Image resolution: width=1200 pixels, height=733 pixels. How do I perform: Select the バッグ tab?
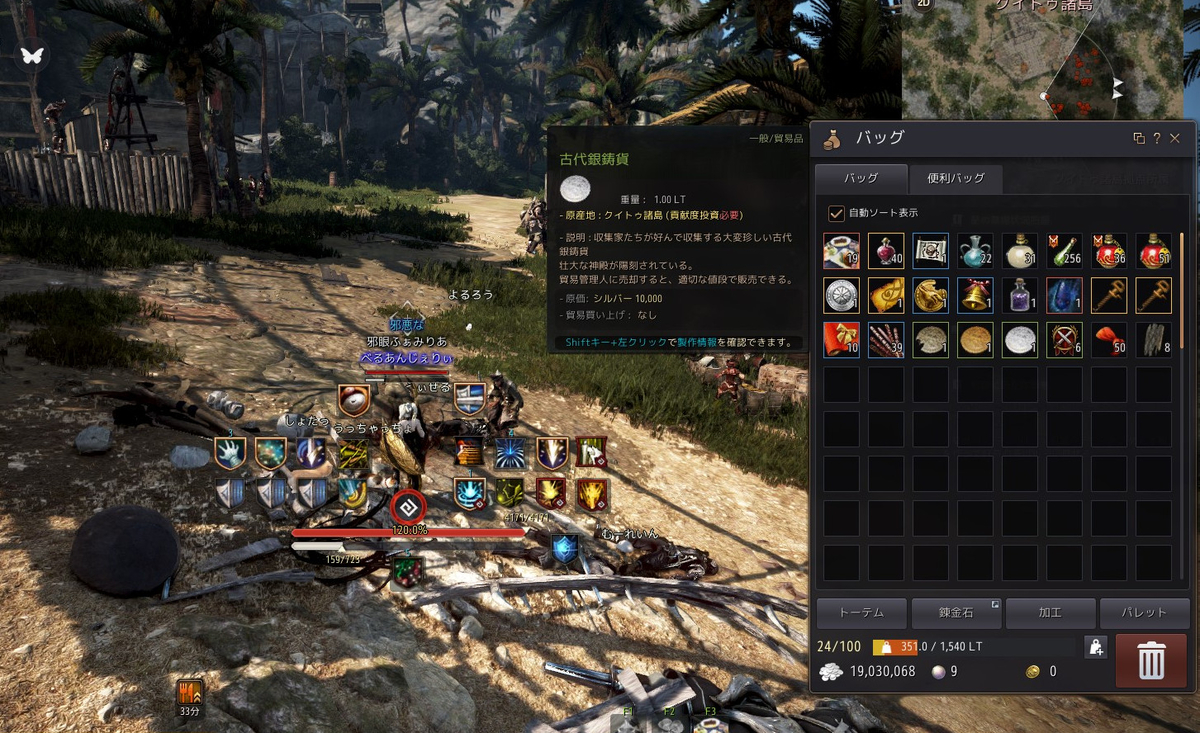tap(861, 178)
